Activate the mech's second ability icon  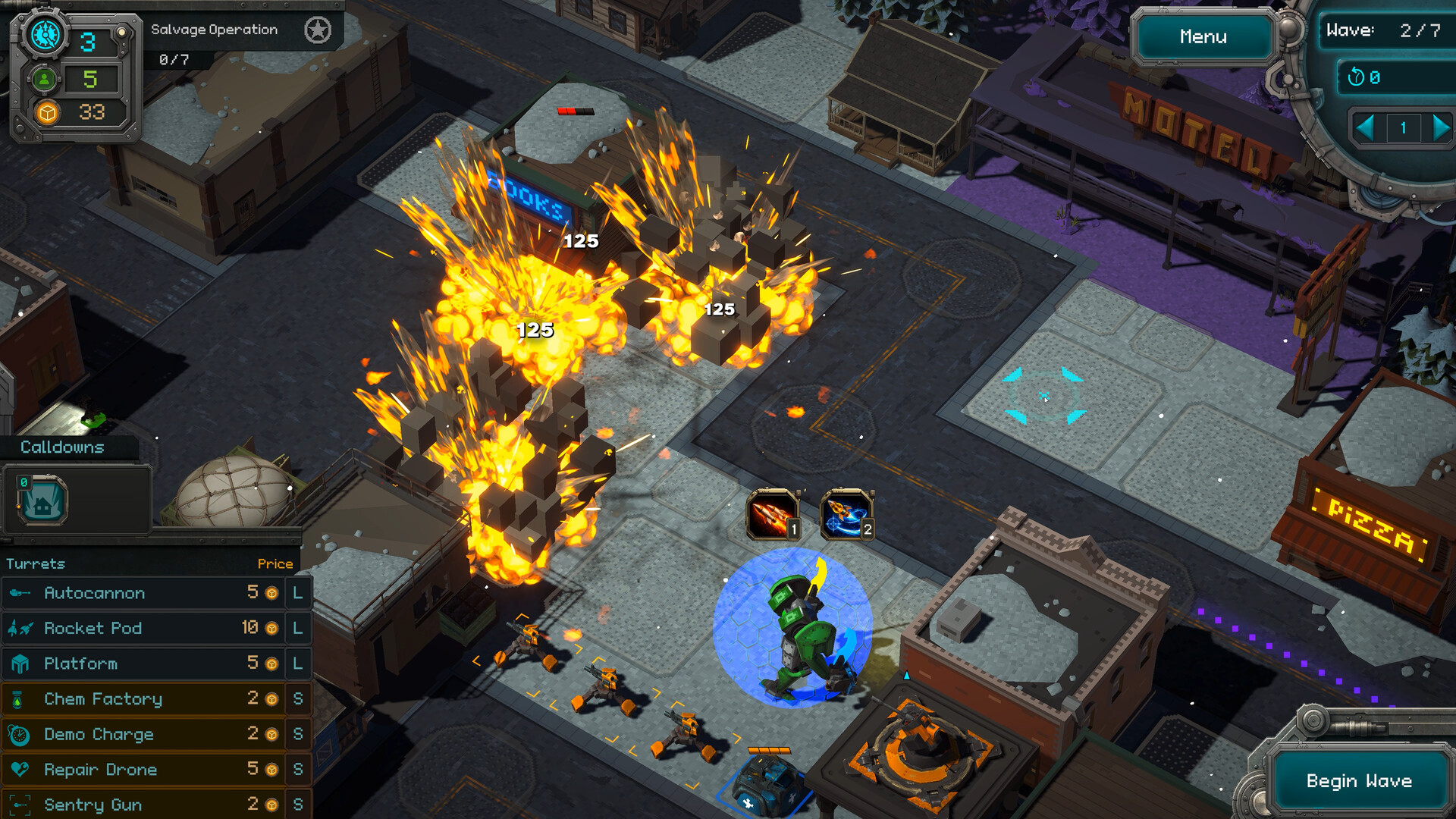(x=846, y=514)
